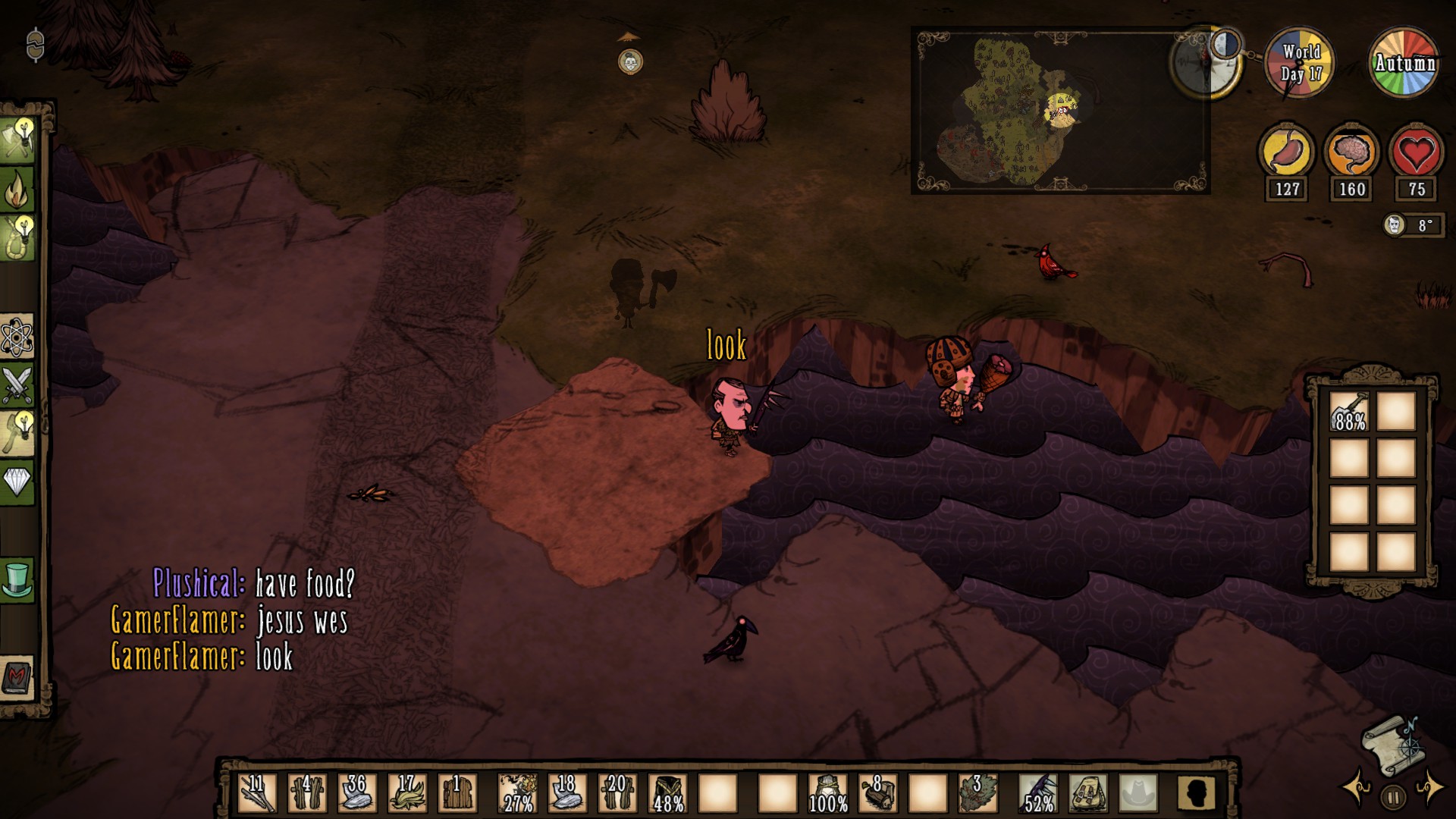Open the Refine diamond crafting tab
The image size is (1456, 819).
(17, 481)
